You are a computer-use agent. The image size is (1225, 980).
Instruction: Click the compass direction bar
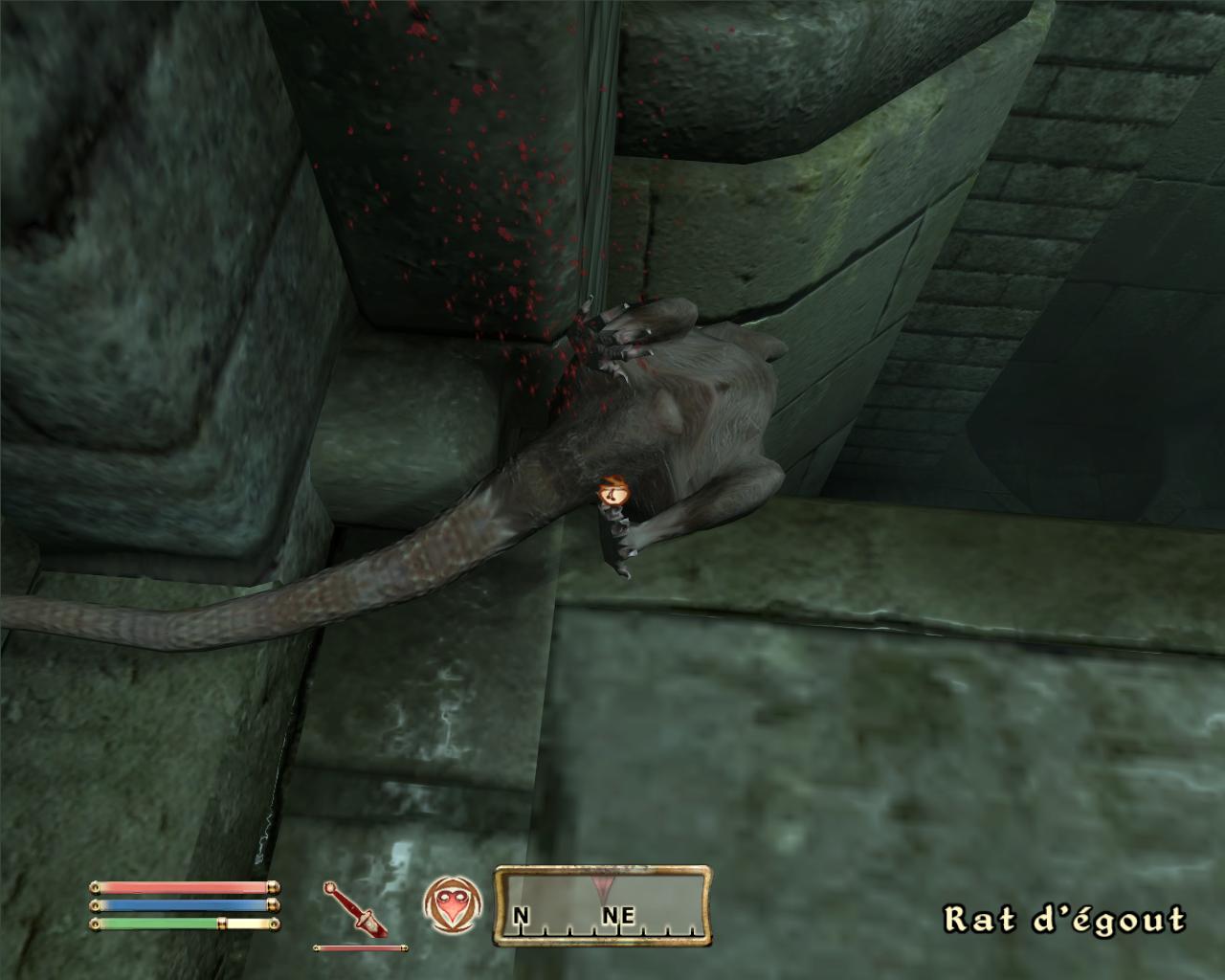tap(602, 906)
